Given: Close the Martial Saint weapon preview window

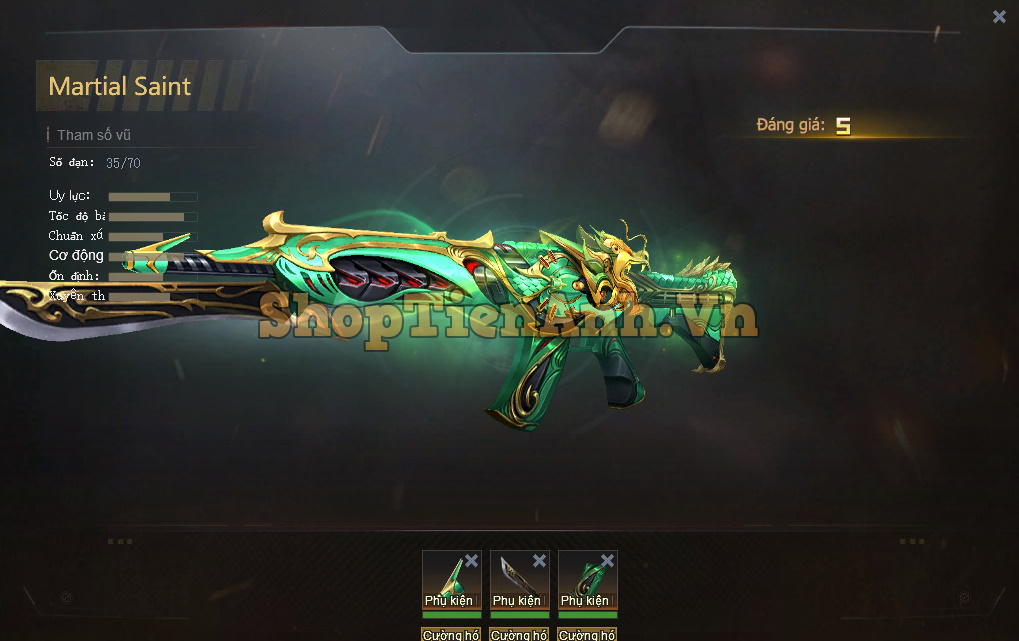Looking at the screenshot, I should click(999, 16).
